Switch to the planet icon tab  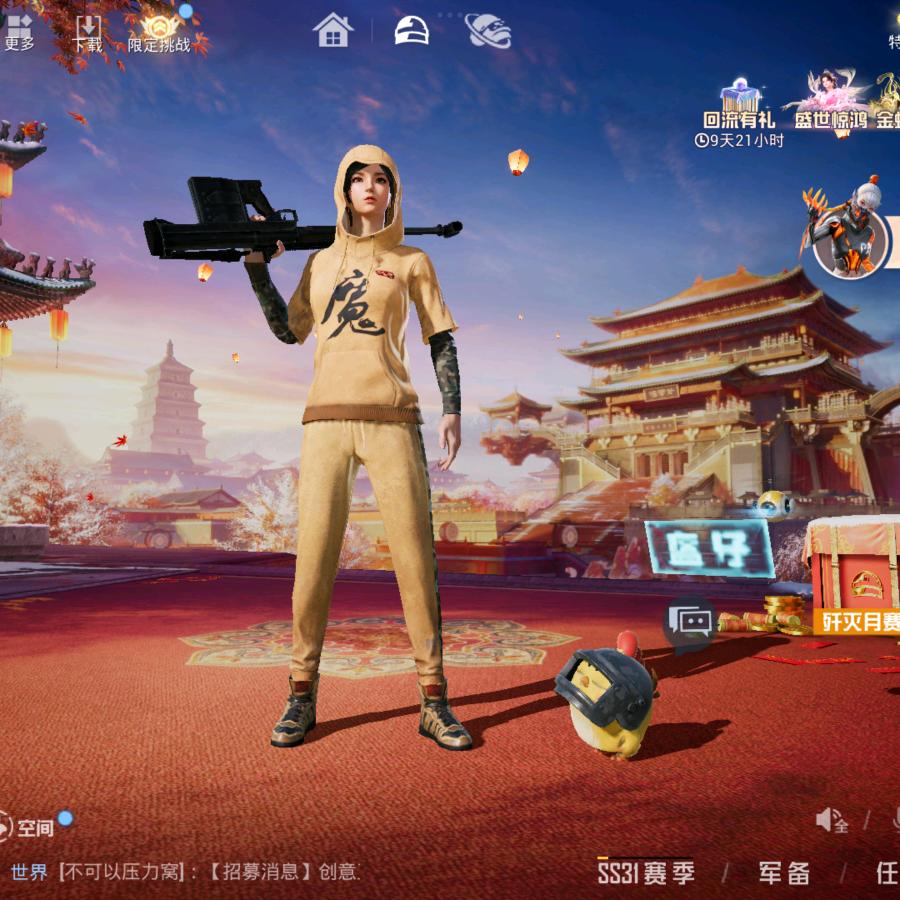click(488, 30)
